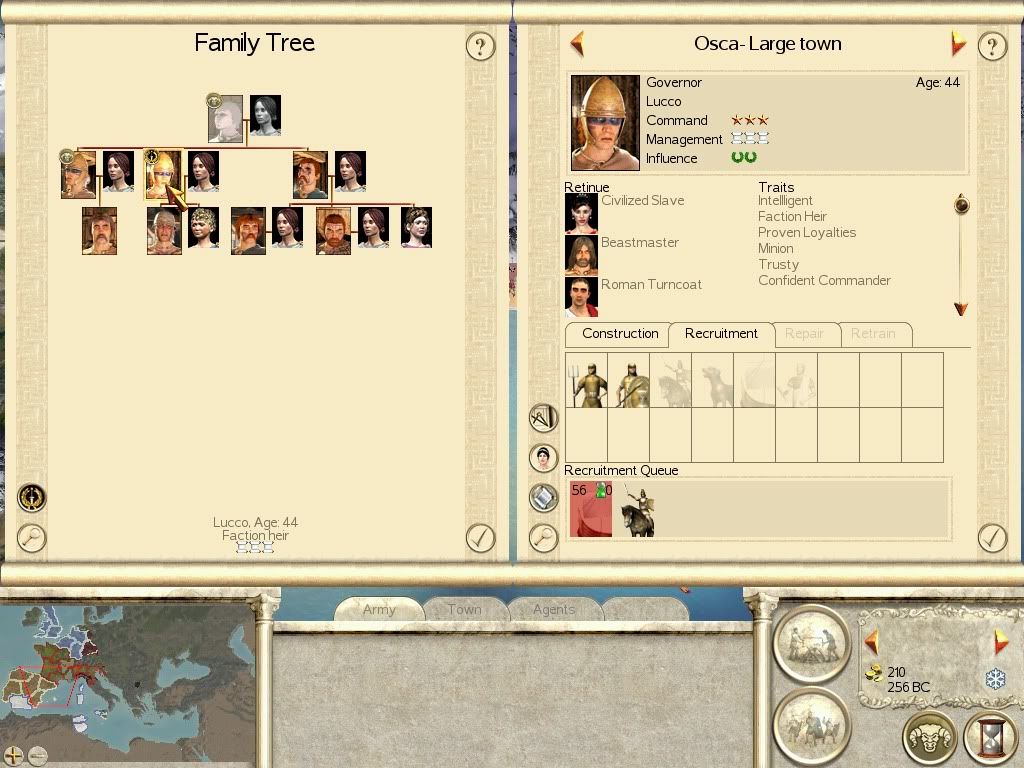Select the Civilized Slave retinue portrait
This screenshot has width=1024, height=768.
click(581, 213)
